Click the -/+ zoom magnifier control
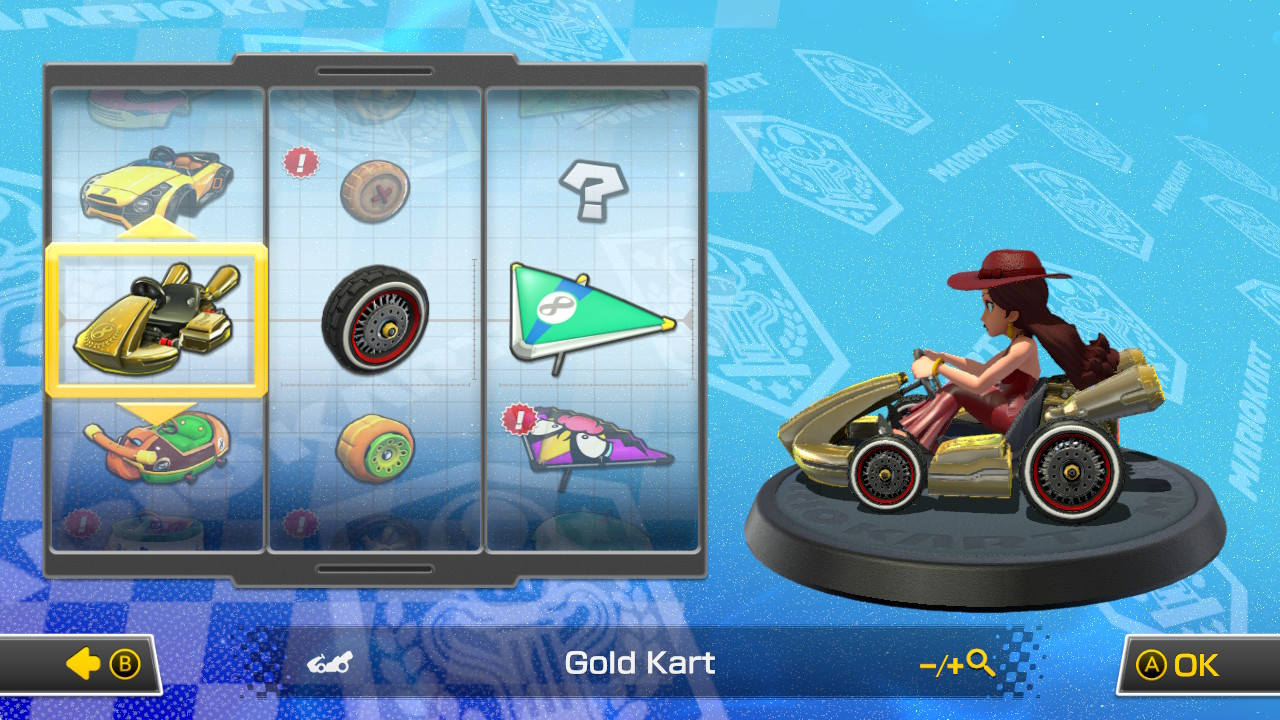This screenshot has height=720, width=1280. click(x=952, y=663)
